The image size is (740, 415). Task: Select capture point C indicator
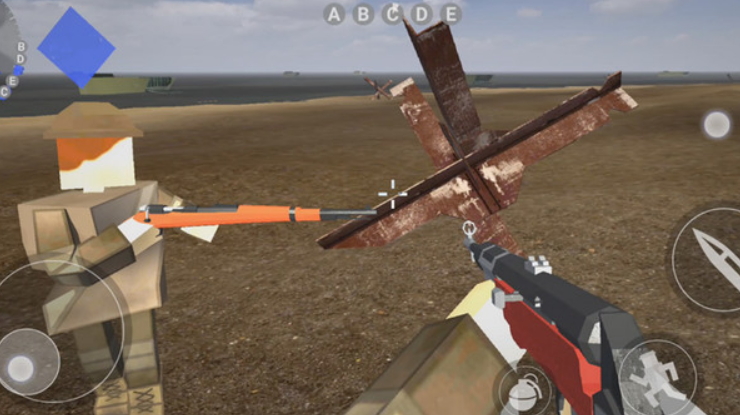393,14
